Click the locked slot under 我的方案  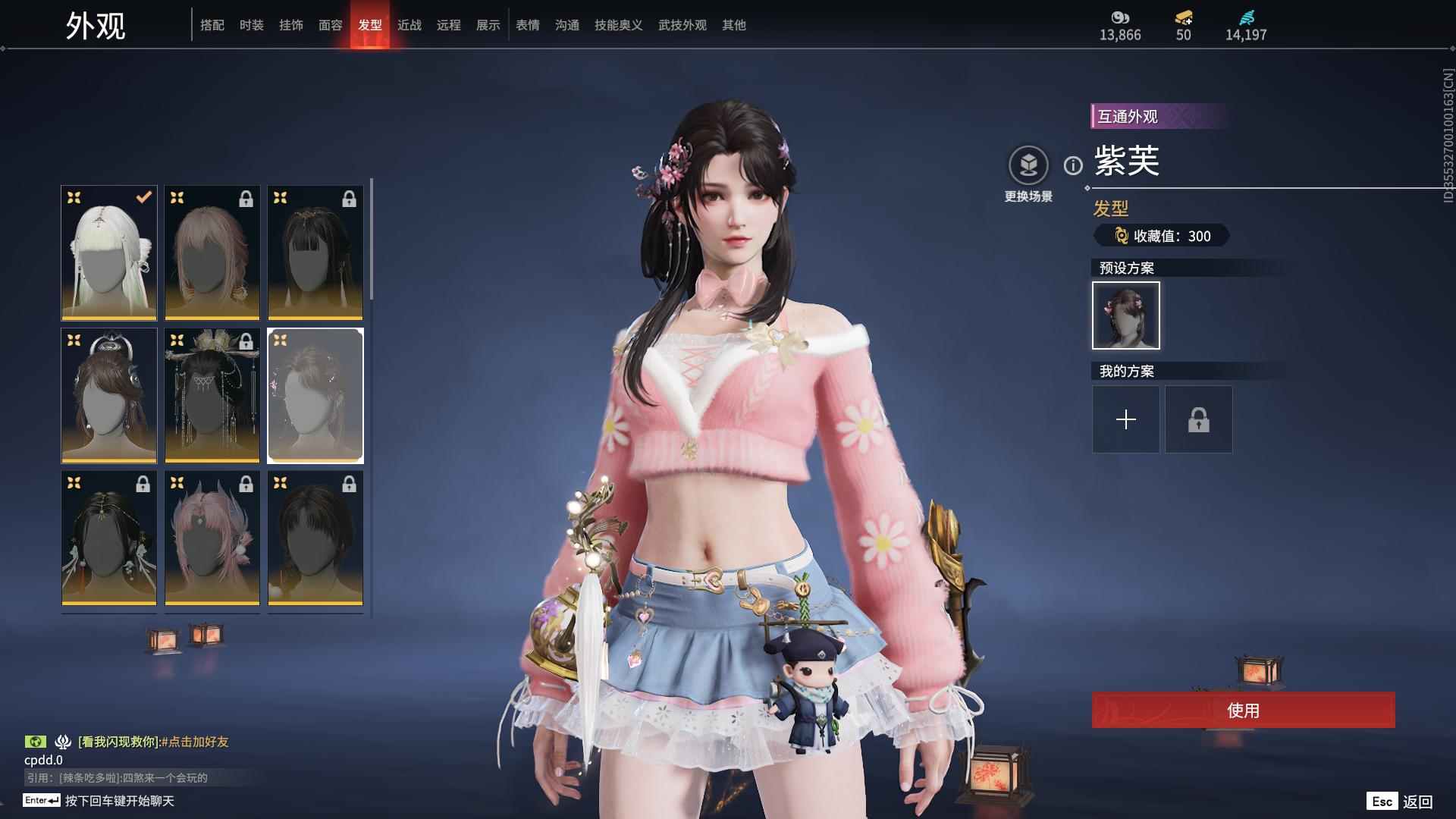click(x=1198, y=419)
